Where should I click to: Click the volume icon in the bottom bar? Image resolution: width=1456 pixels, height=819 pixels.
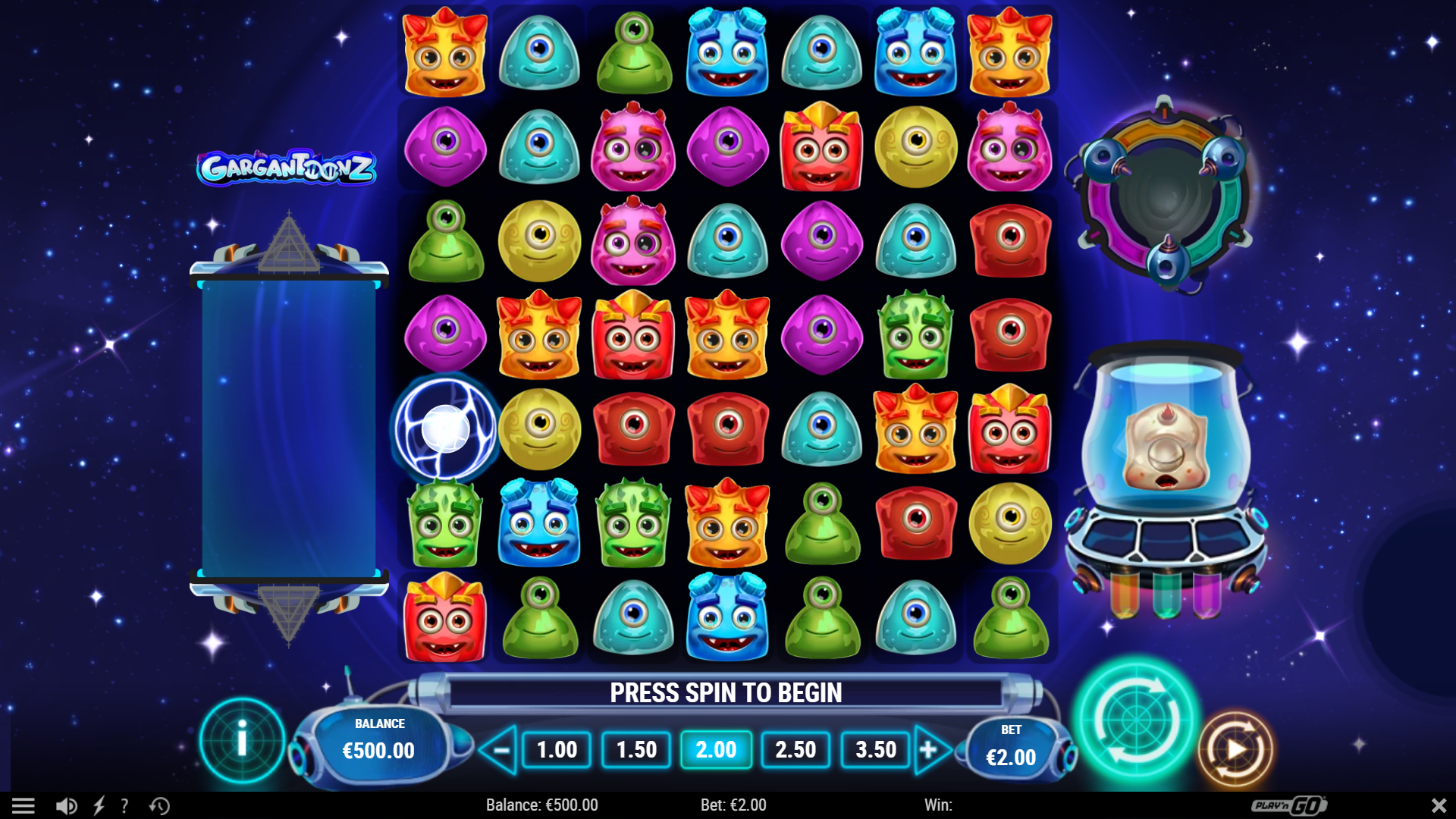[x=68, y=805]
